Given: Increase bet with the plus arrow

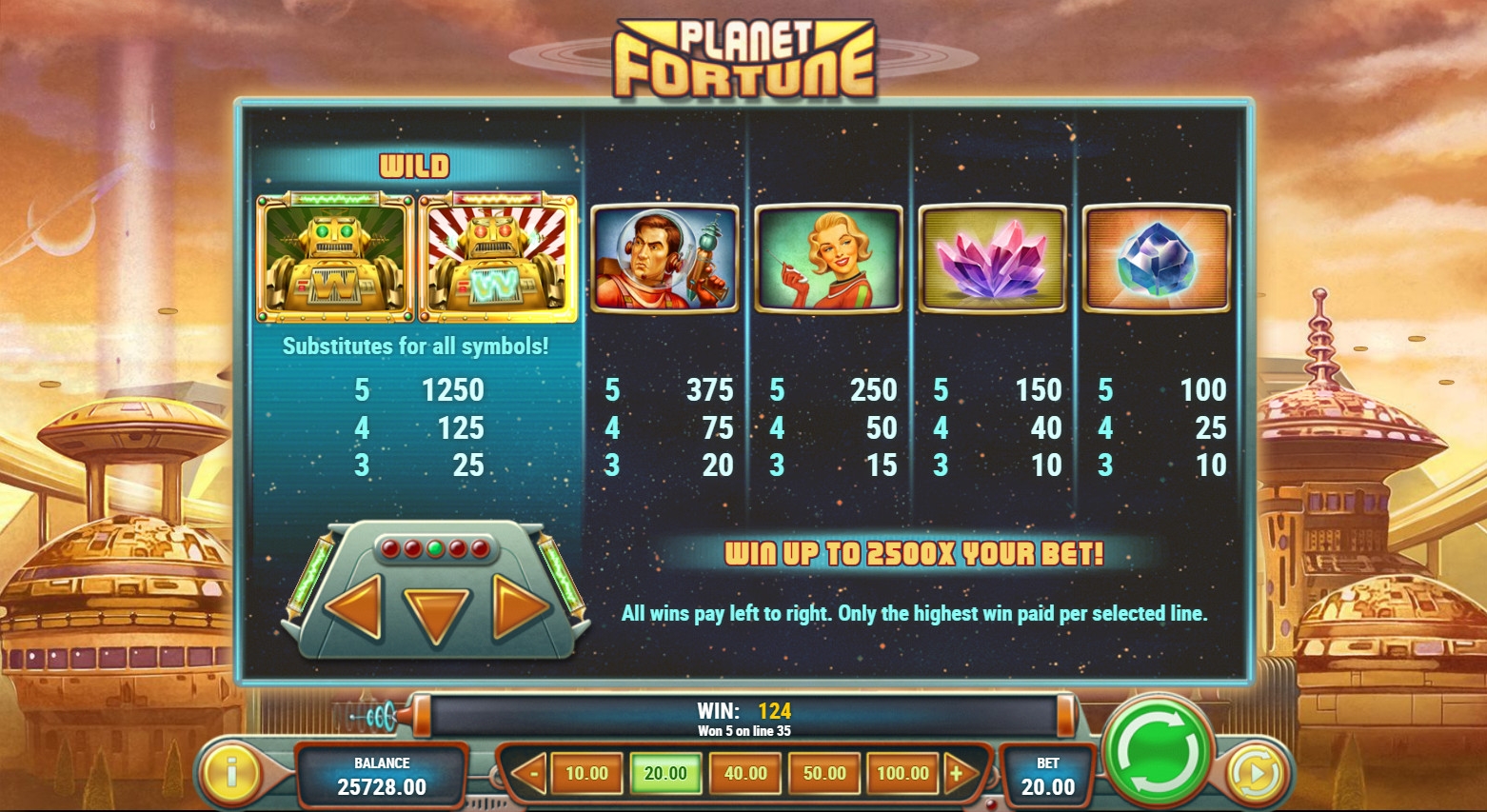Looking at the screenshot, I should coord(958,773).
